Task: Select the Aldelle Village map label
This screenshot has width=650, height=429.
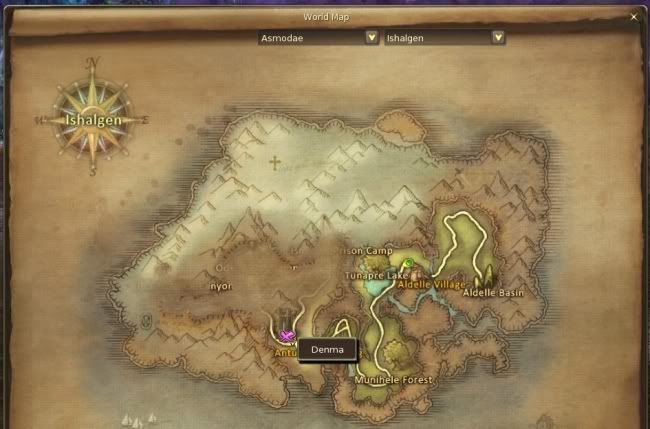Action: (432, 285)
